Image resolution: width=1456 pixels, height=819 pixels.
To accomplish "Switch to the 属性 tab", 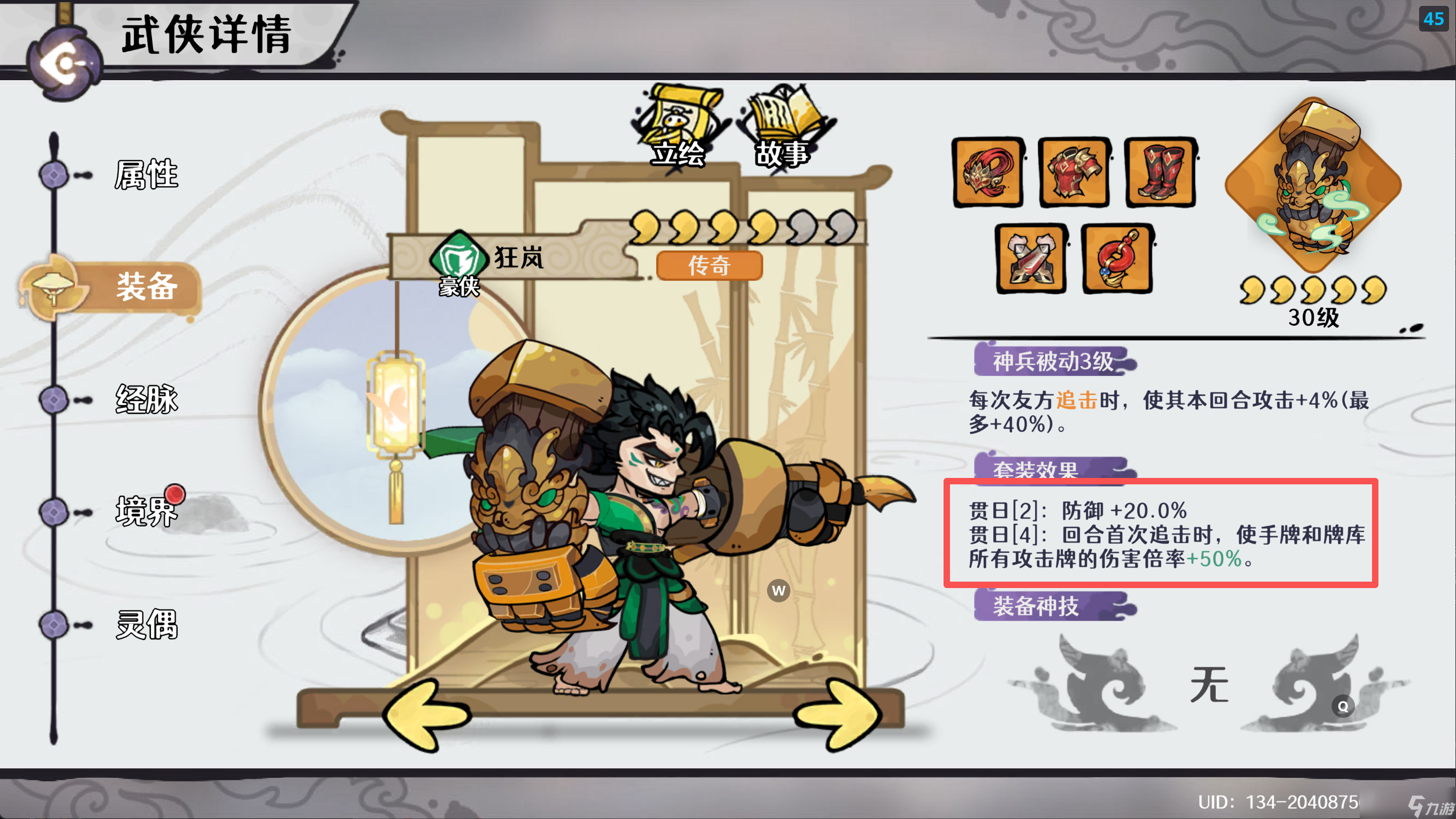I will 146,173.
